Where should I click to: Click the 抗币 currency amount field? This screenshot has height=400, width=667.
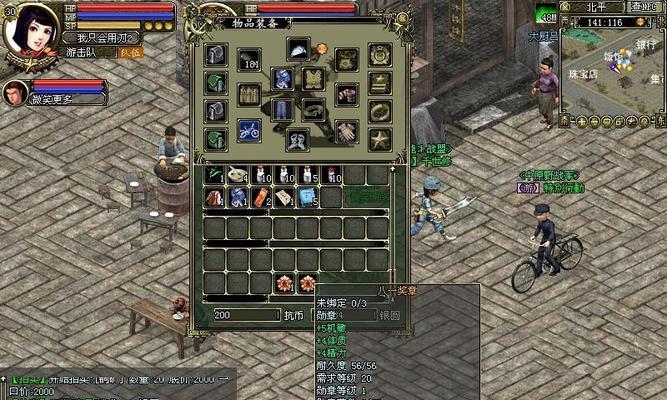(246, 314)
